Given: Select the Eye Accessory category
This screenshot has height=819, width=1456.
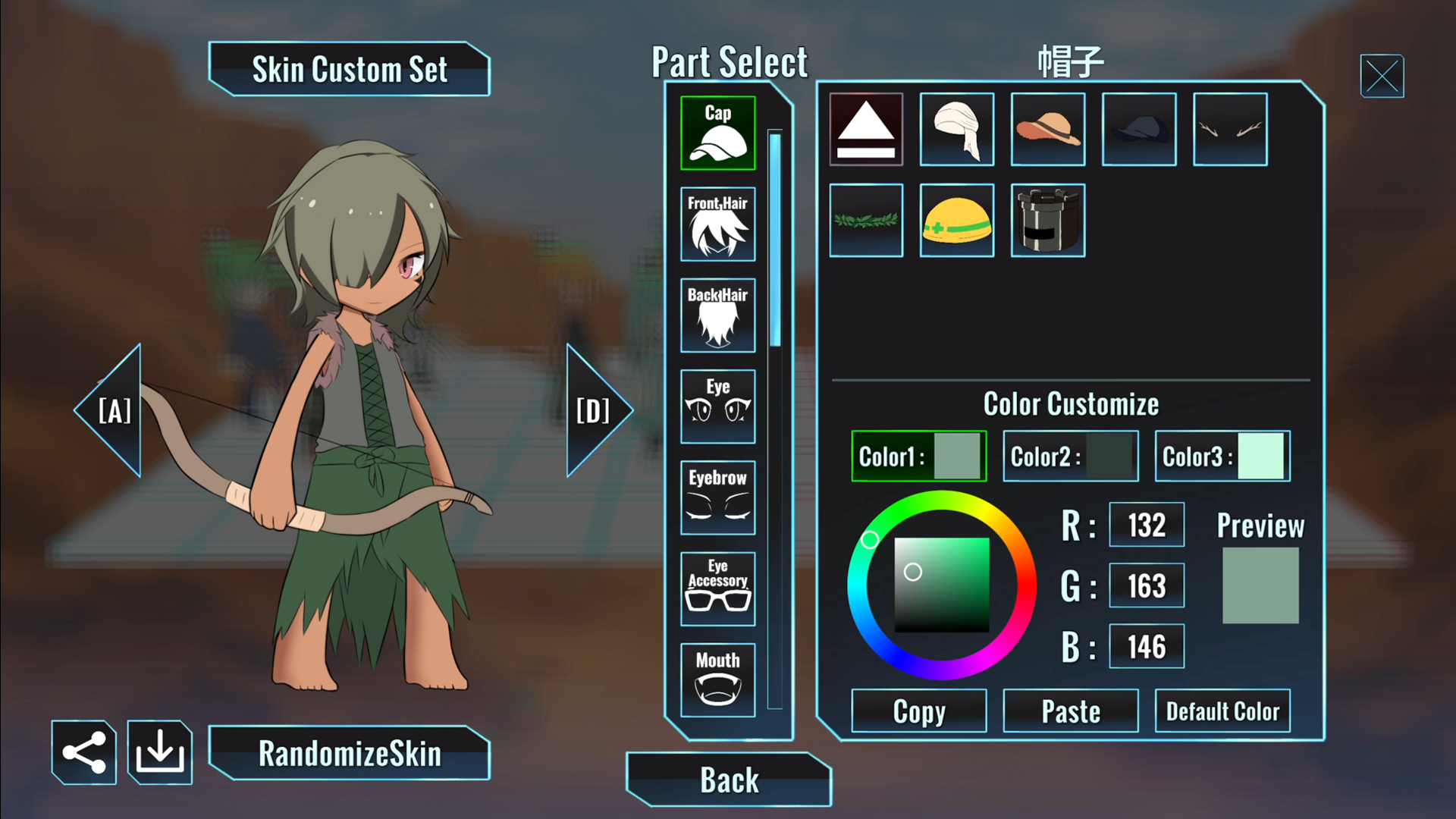Looking at the screenshot, I should coord(717,588).
